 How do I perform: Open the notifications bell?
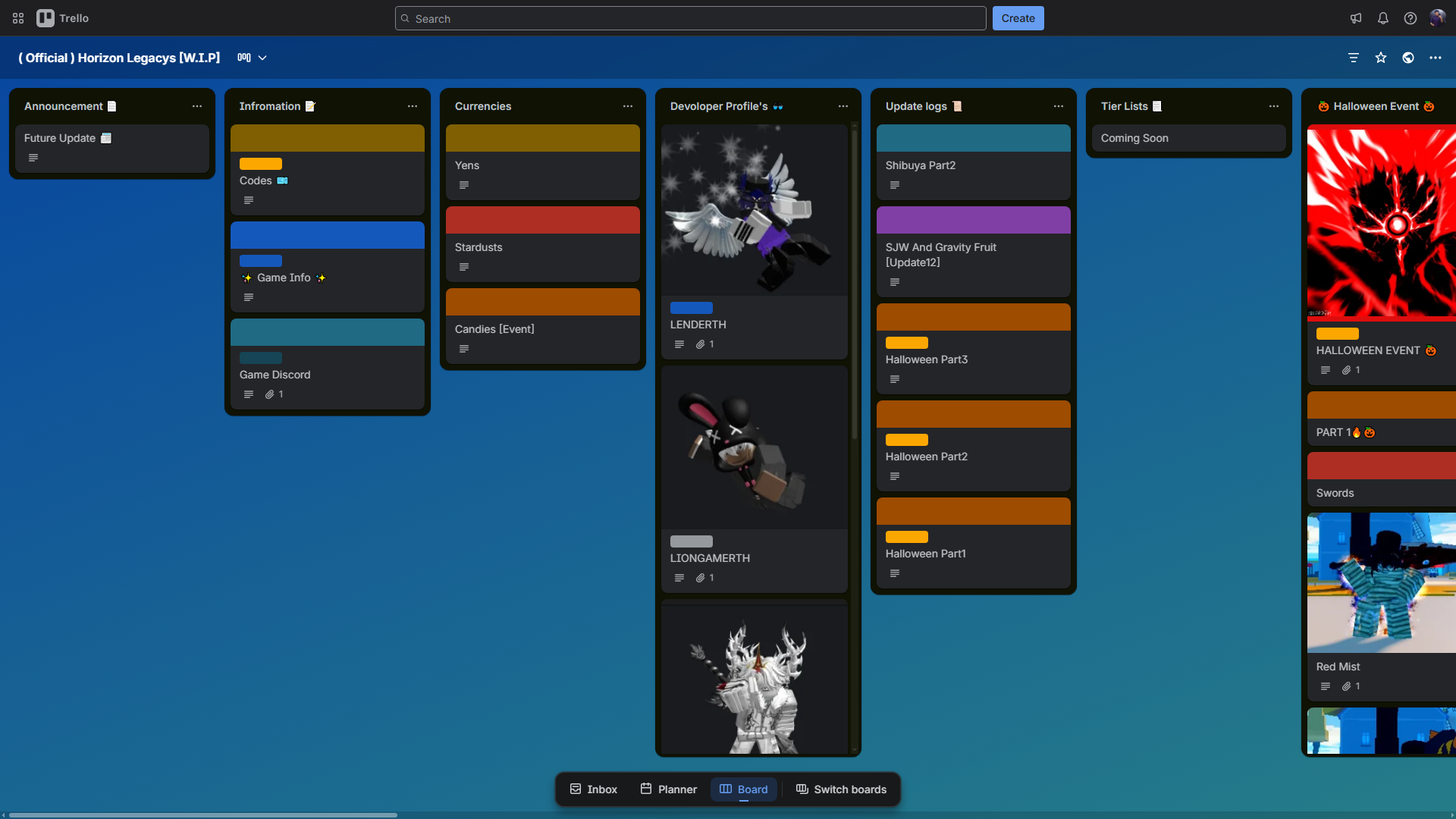[x=1383, y=18]
